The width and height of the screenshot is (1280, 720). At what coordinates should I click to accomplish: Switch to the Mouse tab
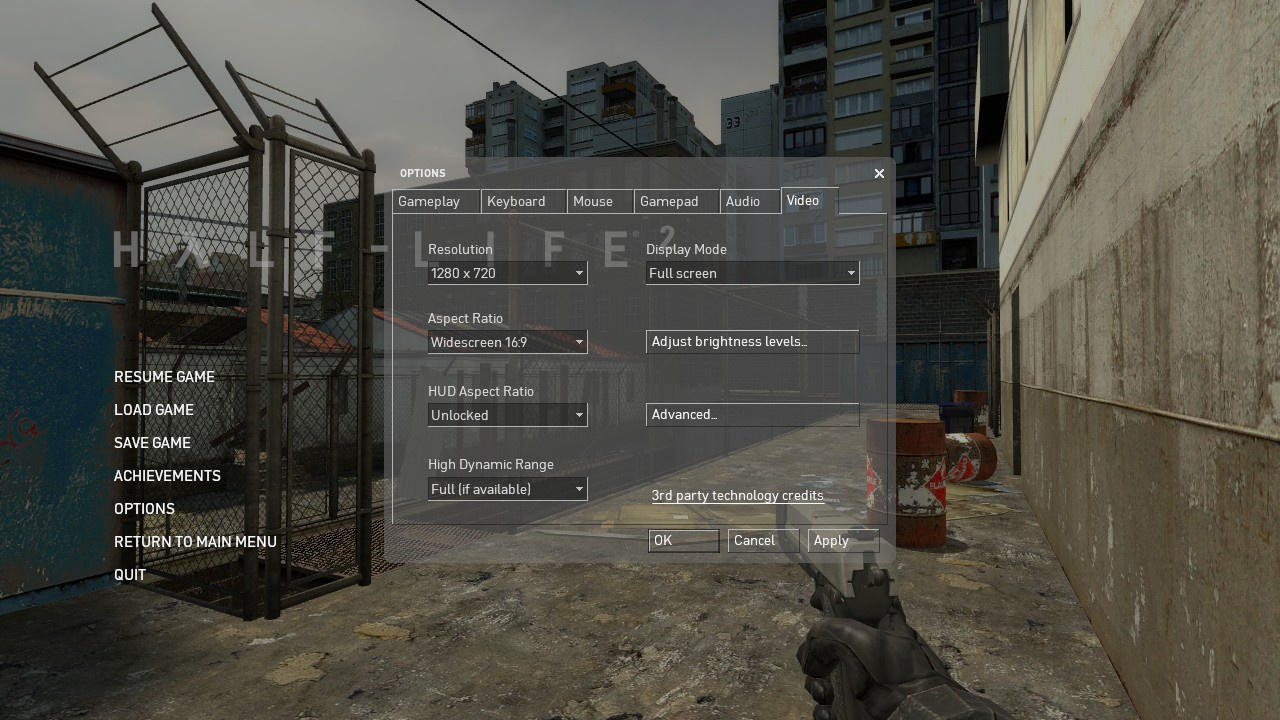[x=593, y=202]
